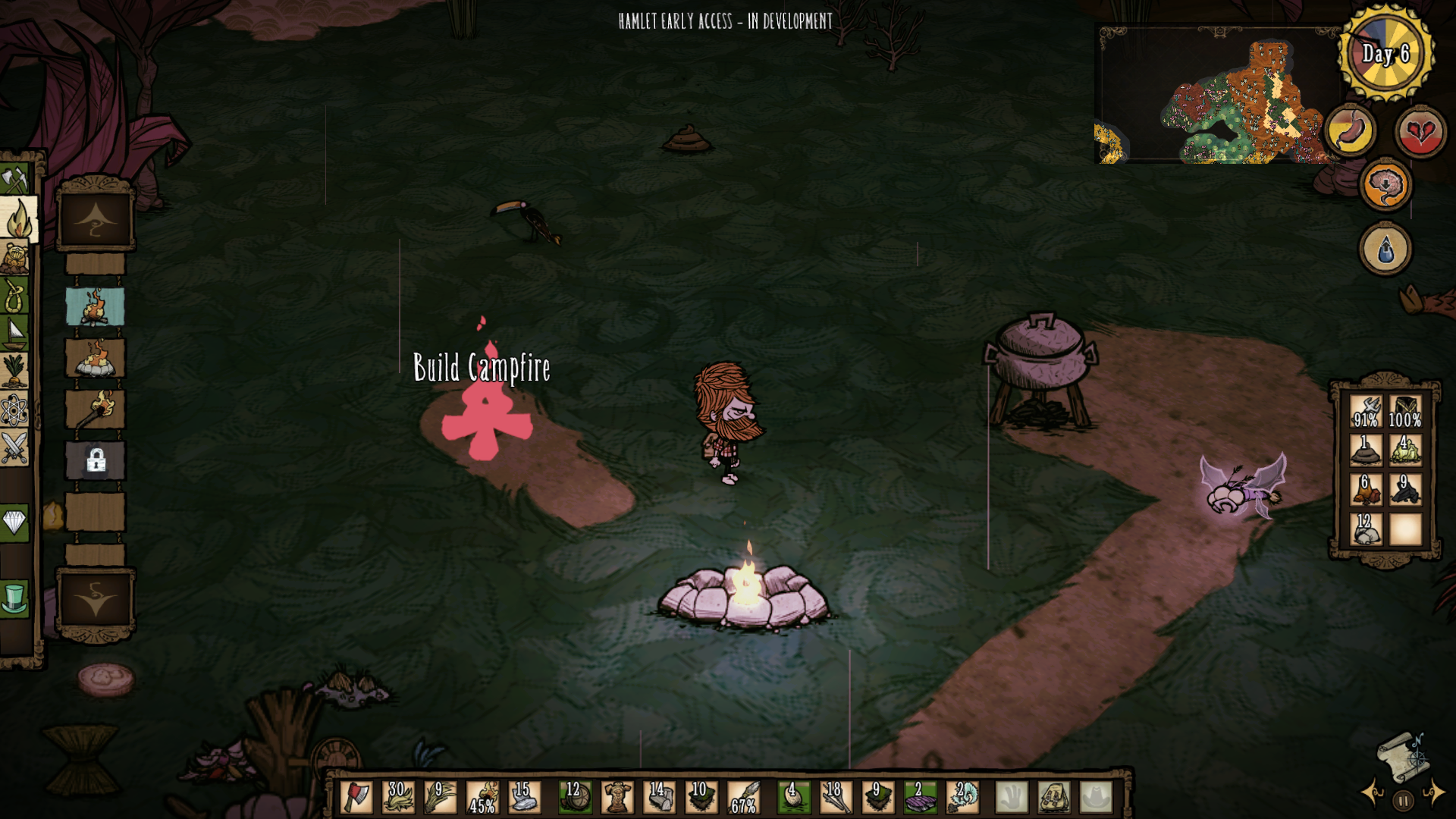Pick the Torch recipe
The height and width of the screenshot is (819, 1456).
pyautogui.click(x=95, y=409)
